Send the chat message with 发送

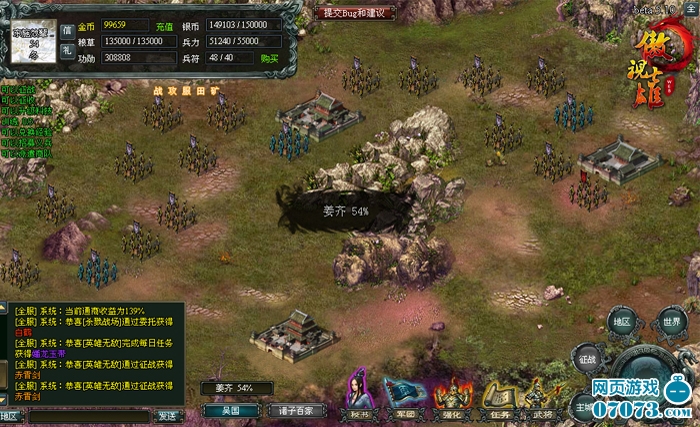pyautogui.click(x=168, y=415)
